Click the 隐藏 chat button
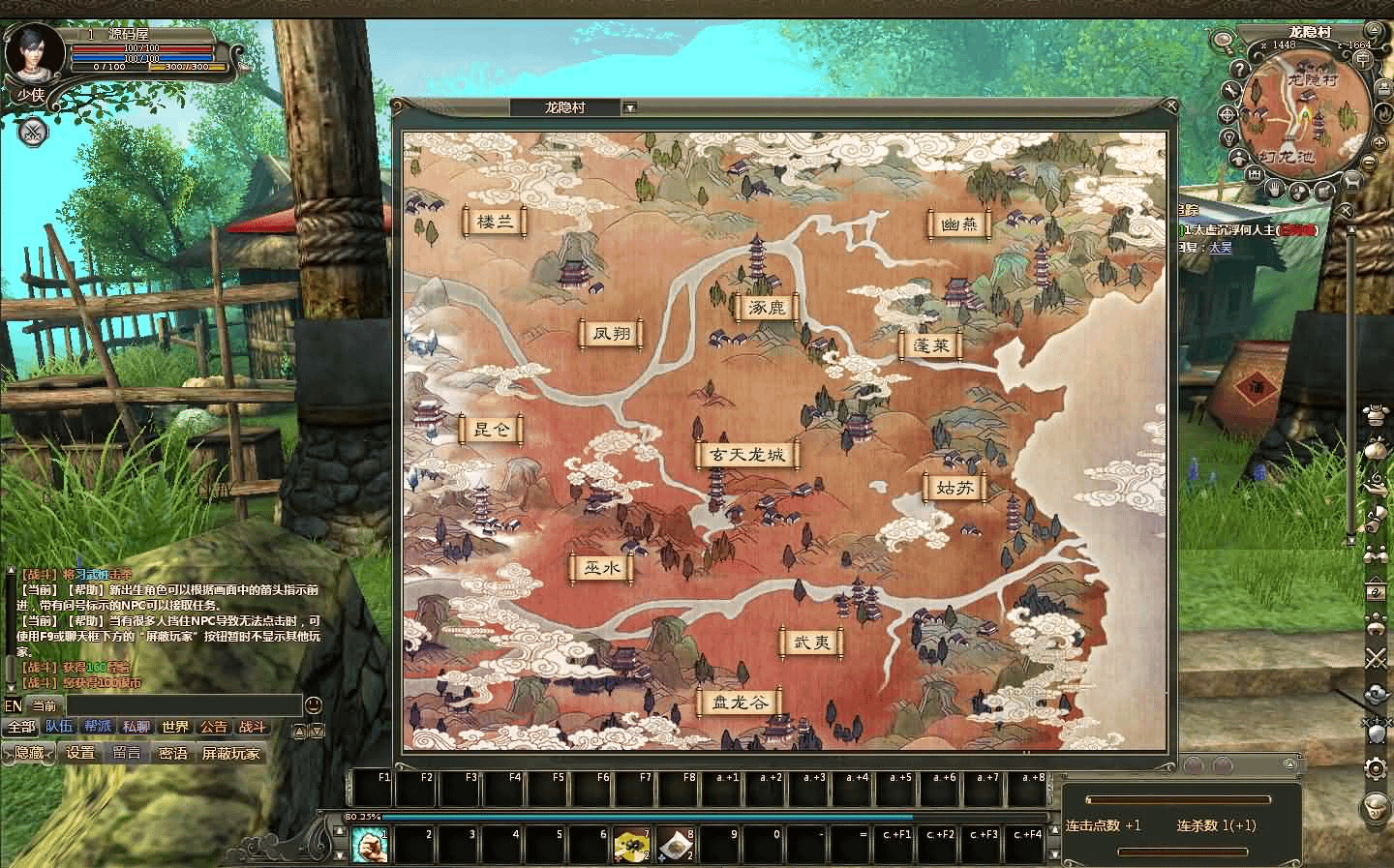The image size is (1394, 868). 29,753
